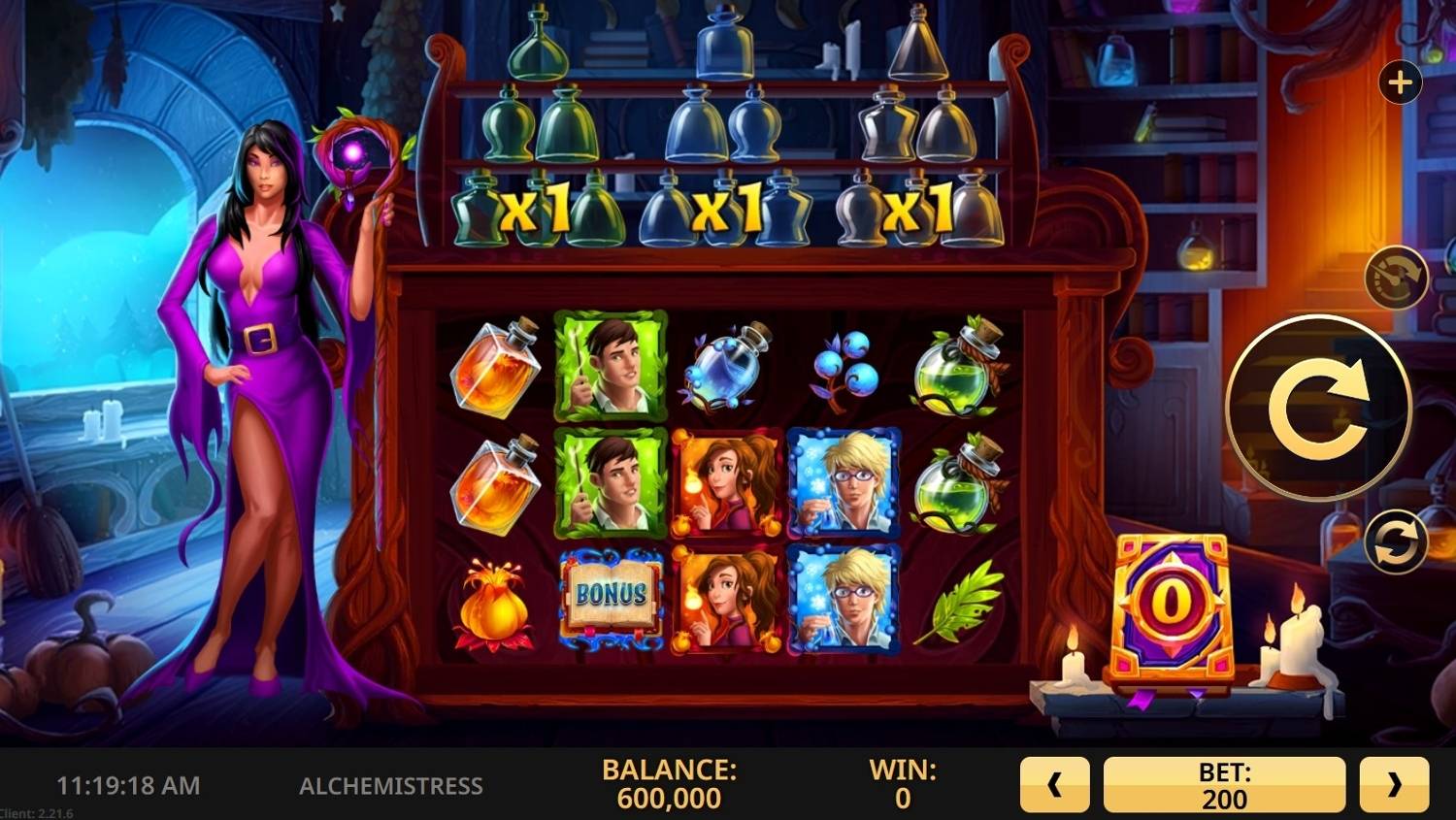Viewport: 1456px width, 820px height.
Task: Enable turbo spin with the speed gauge icon
Action: 1395,279
